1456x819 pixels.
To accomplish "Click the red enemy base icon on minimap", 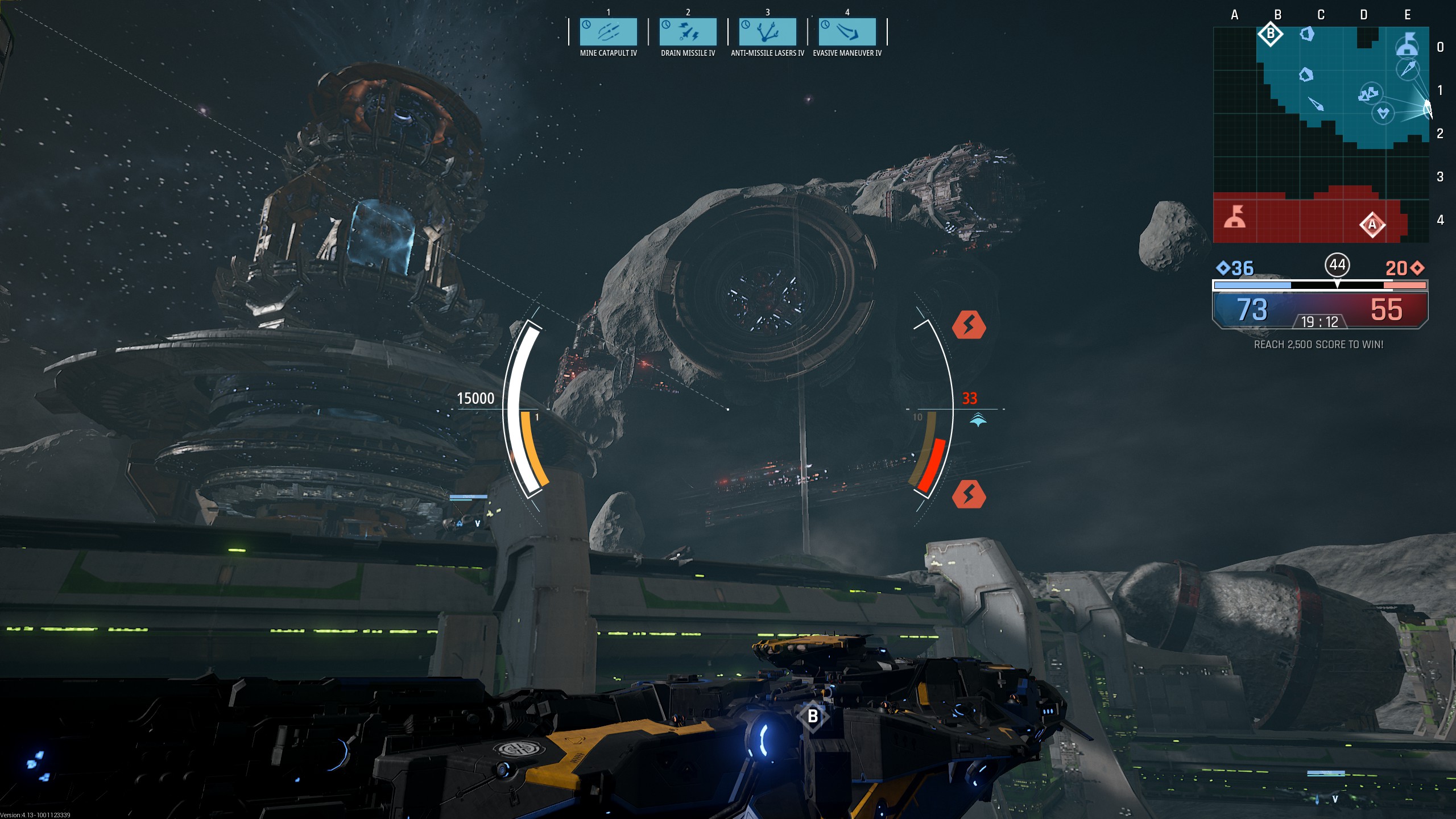I will coord(1235,217).
